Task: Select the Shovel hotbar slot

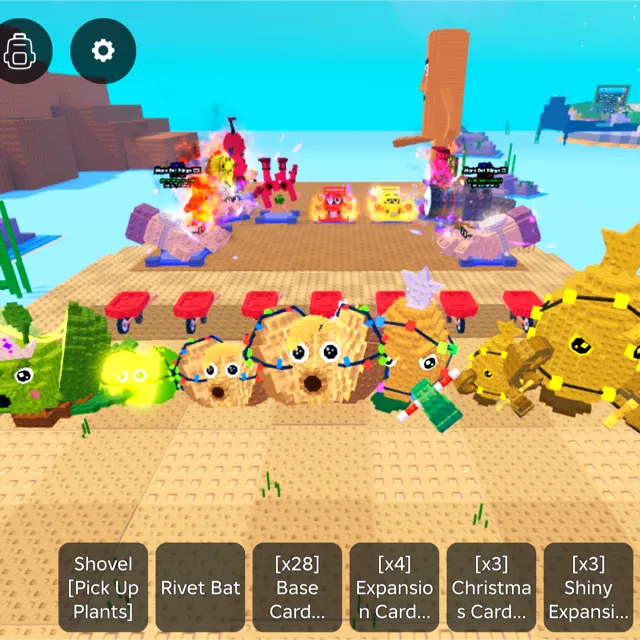Action: tap(103, 588)
